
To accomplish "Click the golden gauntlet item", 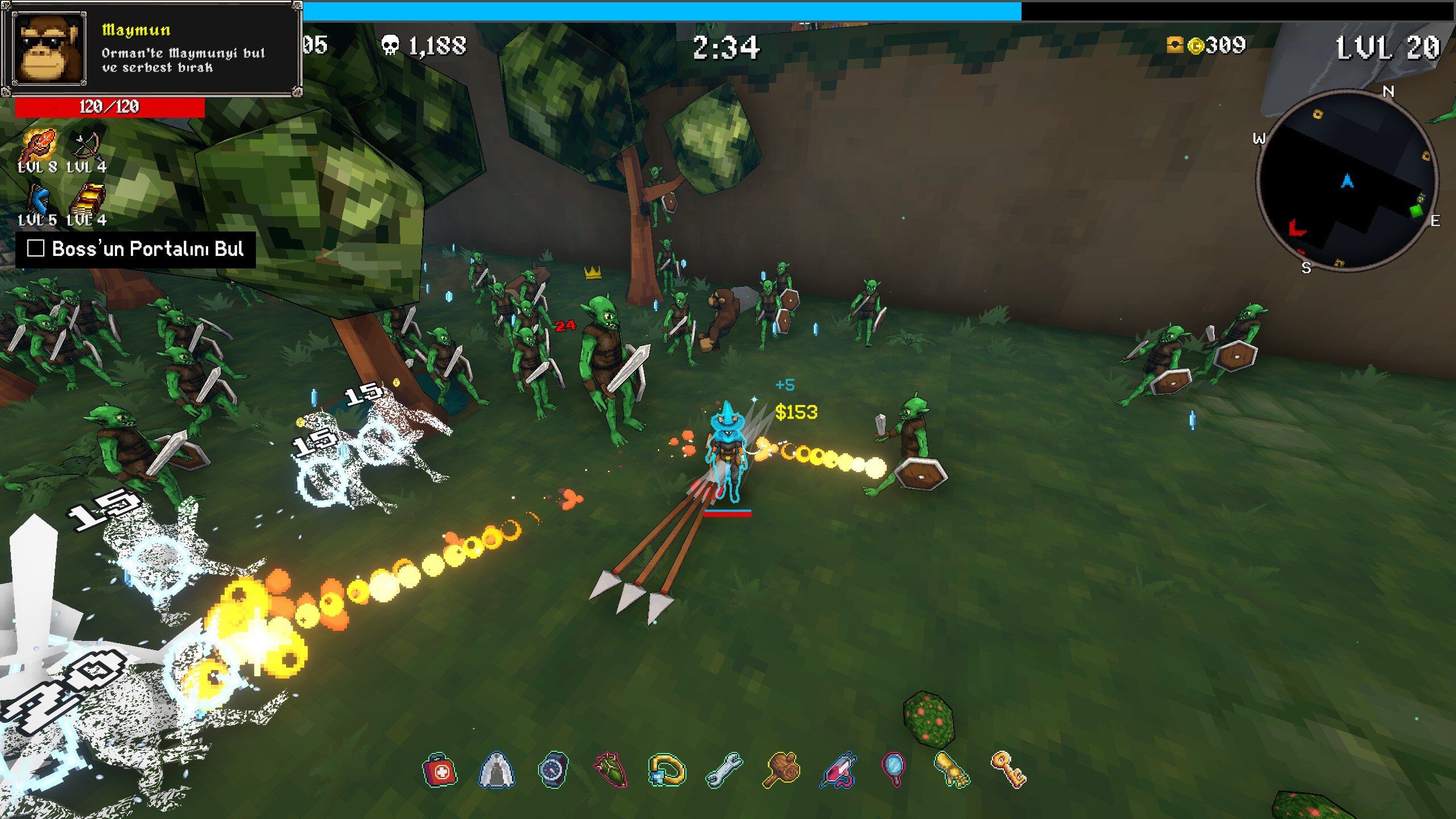I will pos(952,771).
